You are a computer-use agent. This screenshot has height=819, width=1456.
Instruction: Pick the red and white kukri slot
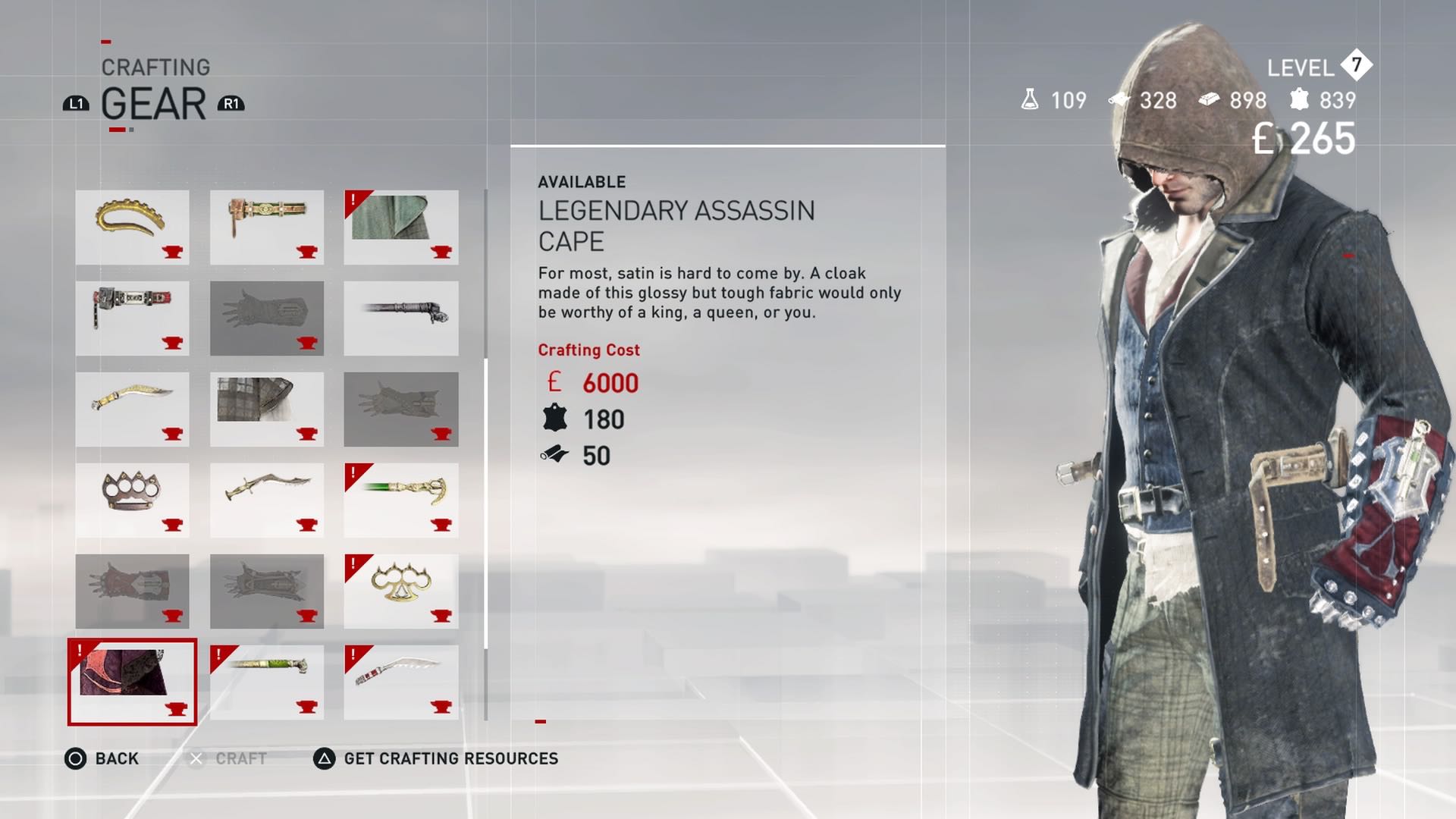click(x=400, y=682)
